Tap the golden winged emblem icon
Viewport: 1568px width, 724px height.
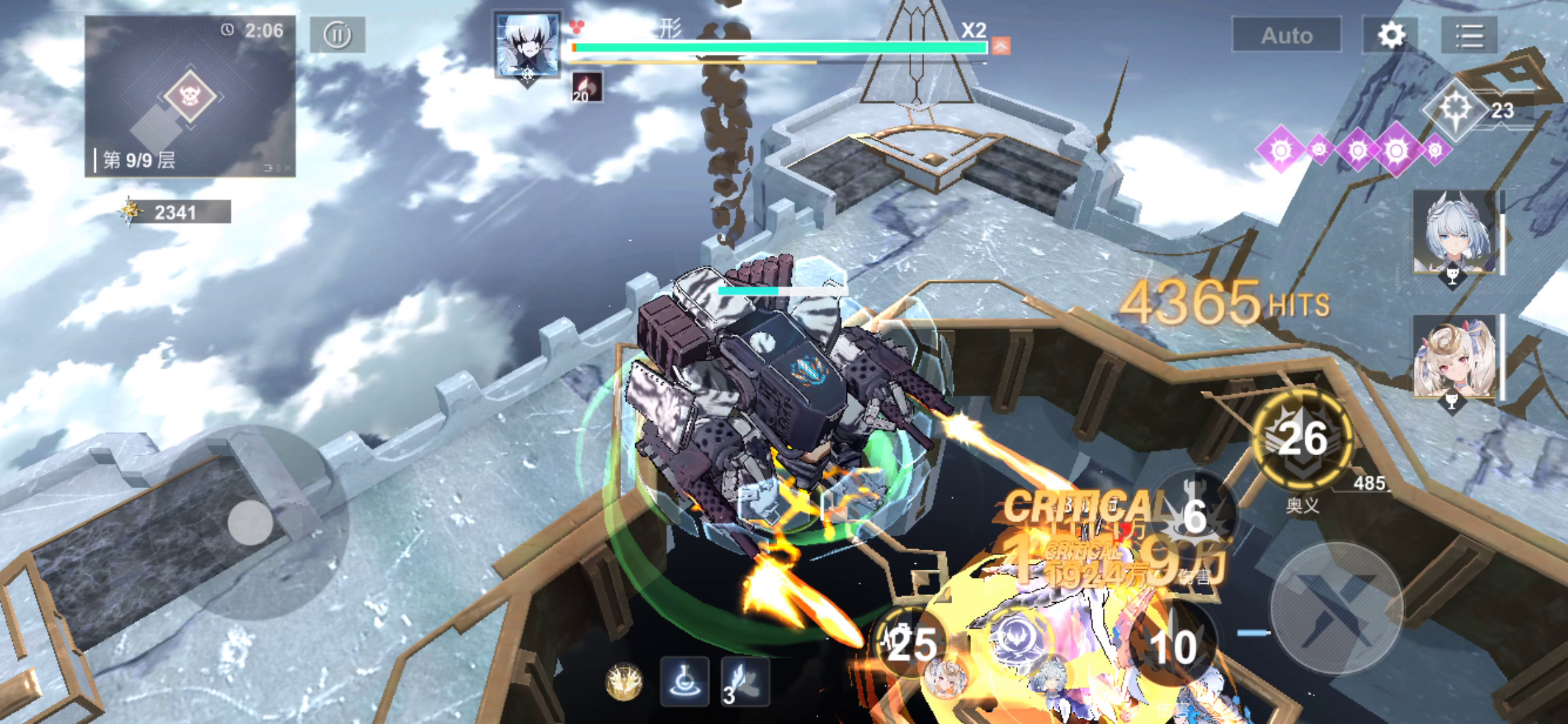624,682
